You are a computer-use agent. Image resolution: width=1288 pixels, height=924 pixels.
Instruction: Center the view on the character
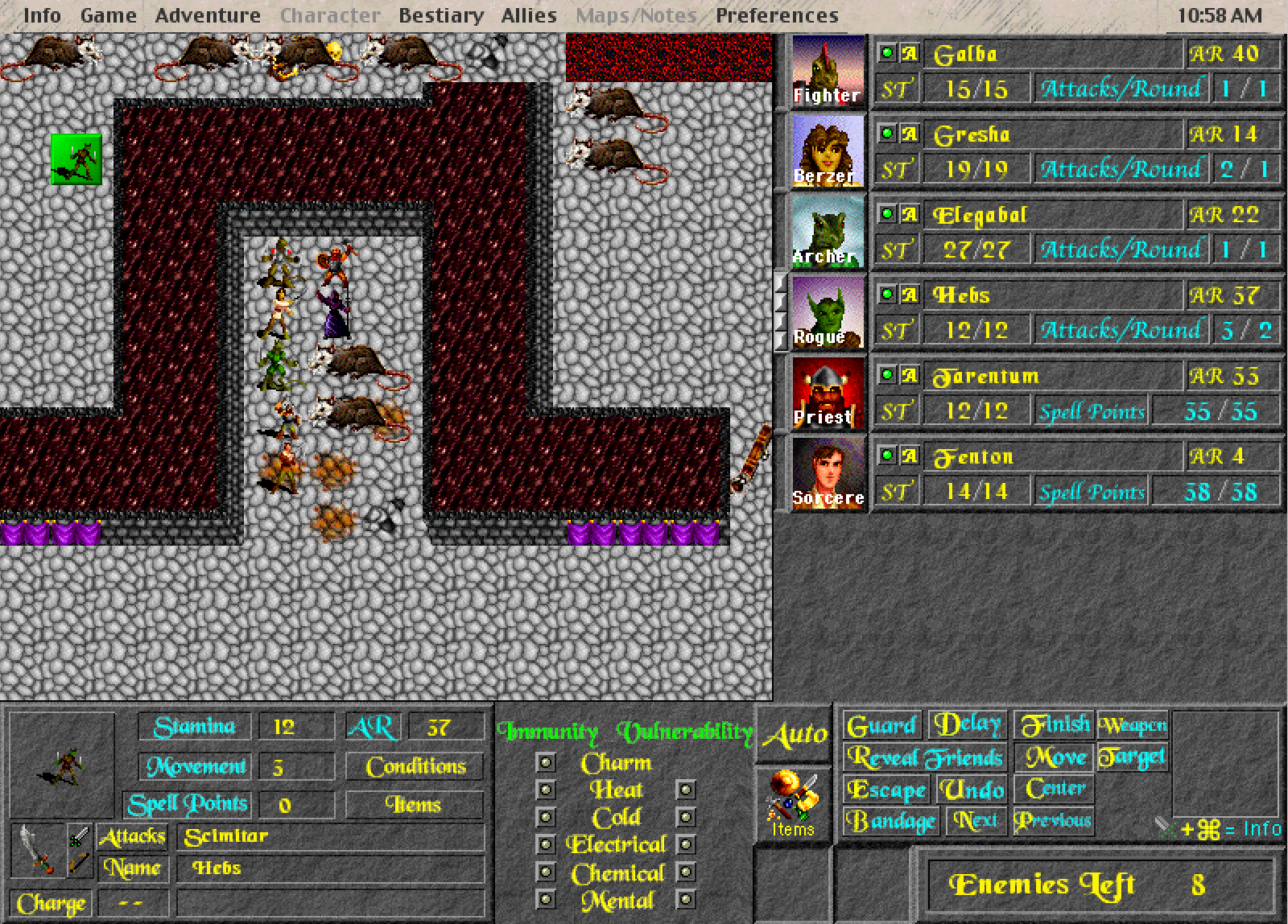click(x=1055, y=789)
